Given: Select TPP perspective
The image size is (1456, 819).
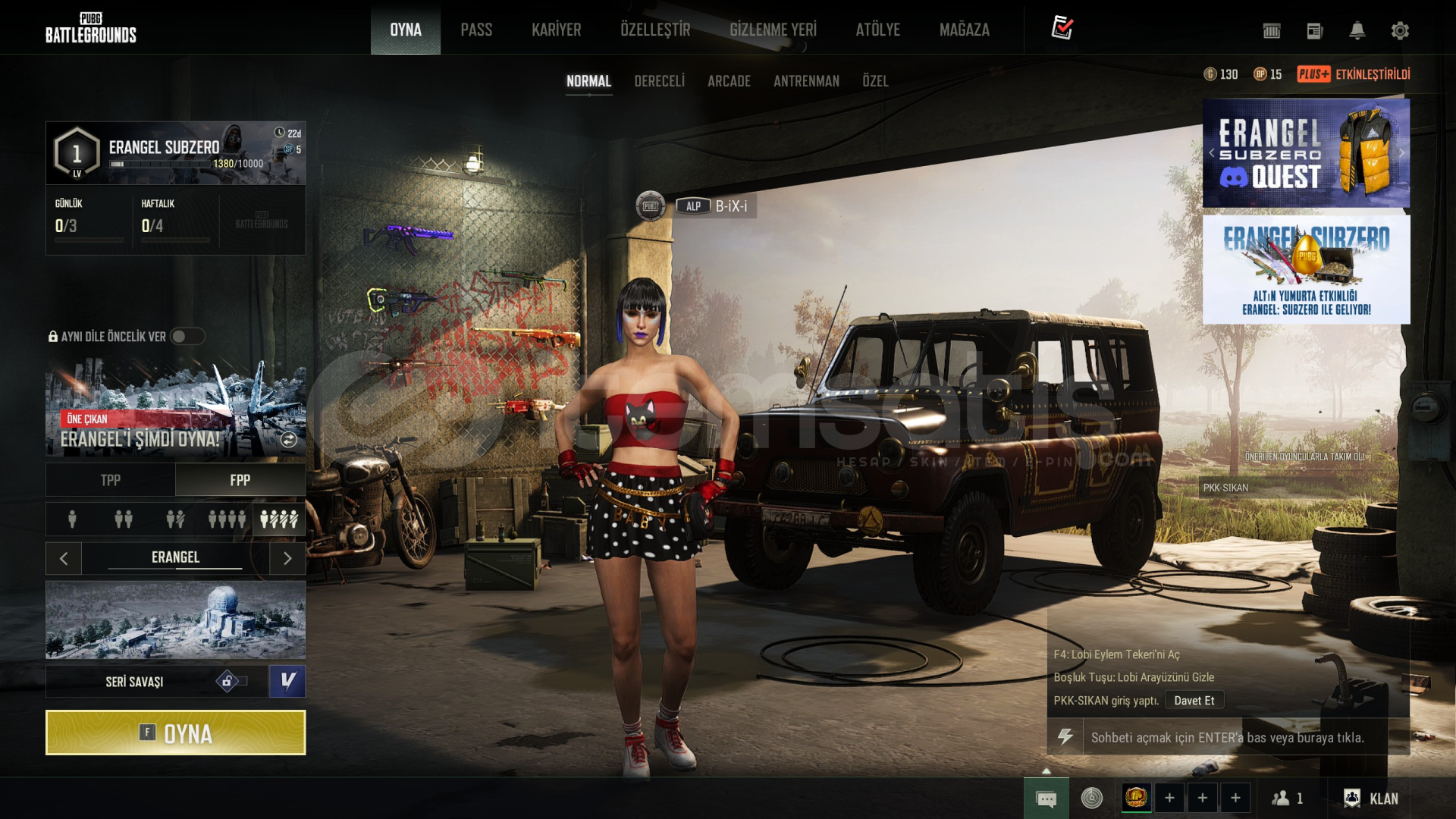Looking at the screenshot, I should [x=111, y=480].
